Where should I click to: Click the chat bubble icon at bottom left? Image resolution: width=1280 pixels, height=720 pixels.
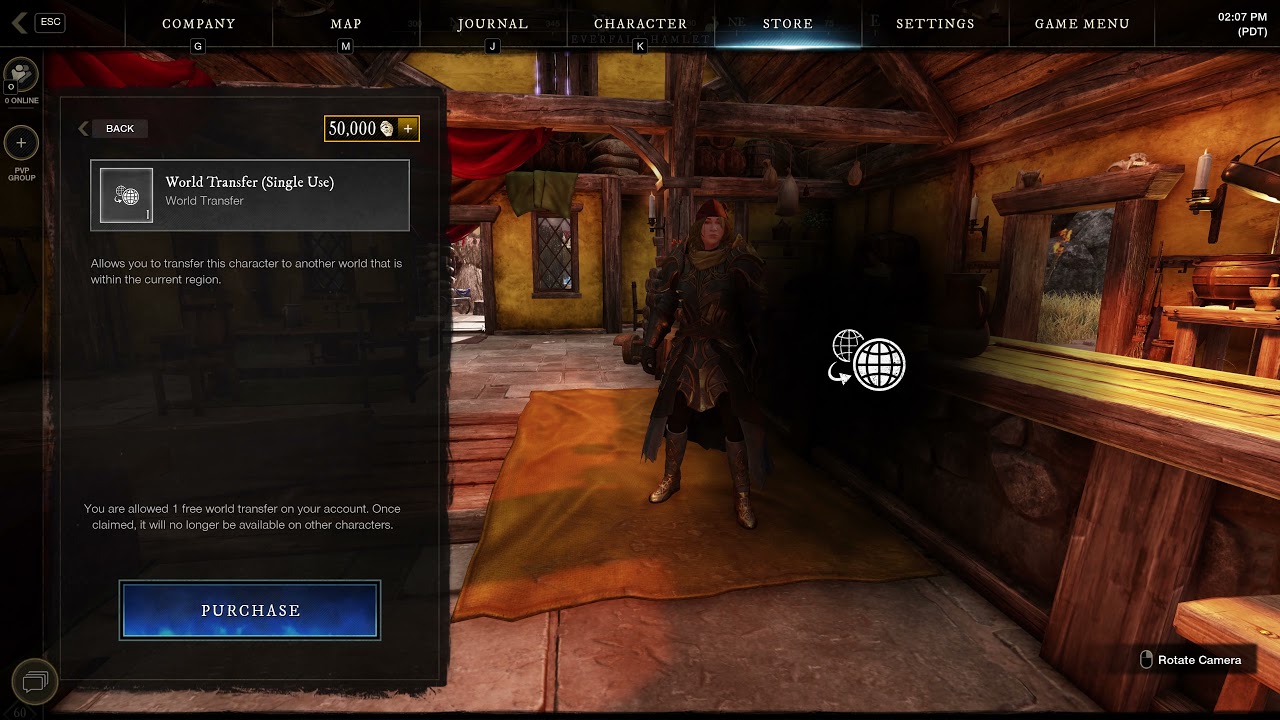[34, 681]
